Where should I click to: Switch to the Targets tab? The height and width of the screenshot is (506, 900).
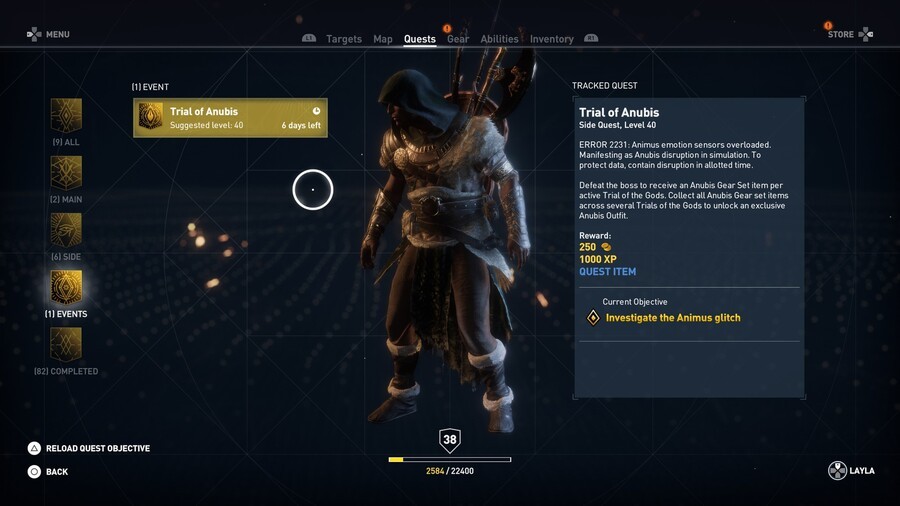coord(343,39)
